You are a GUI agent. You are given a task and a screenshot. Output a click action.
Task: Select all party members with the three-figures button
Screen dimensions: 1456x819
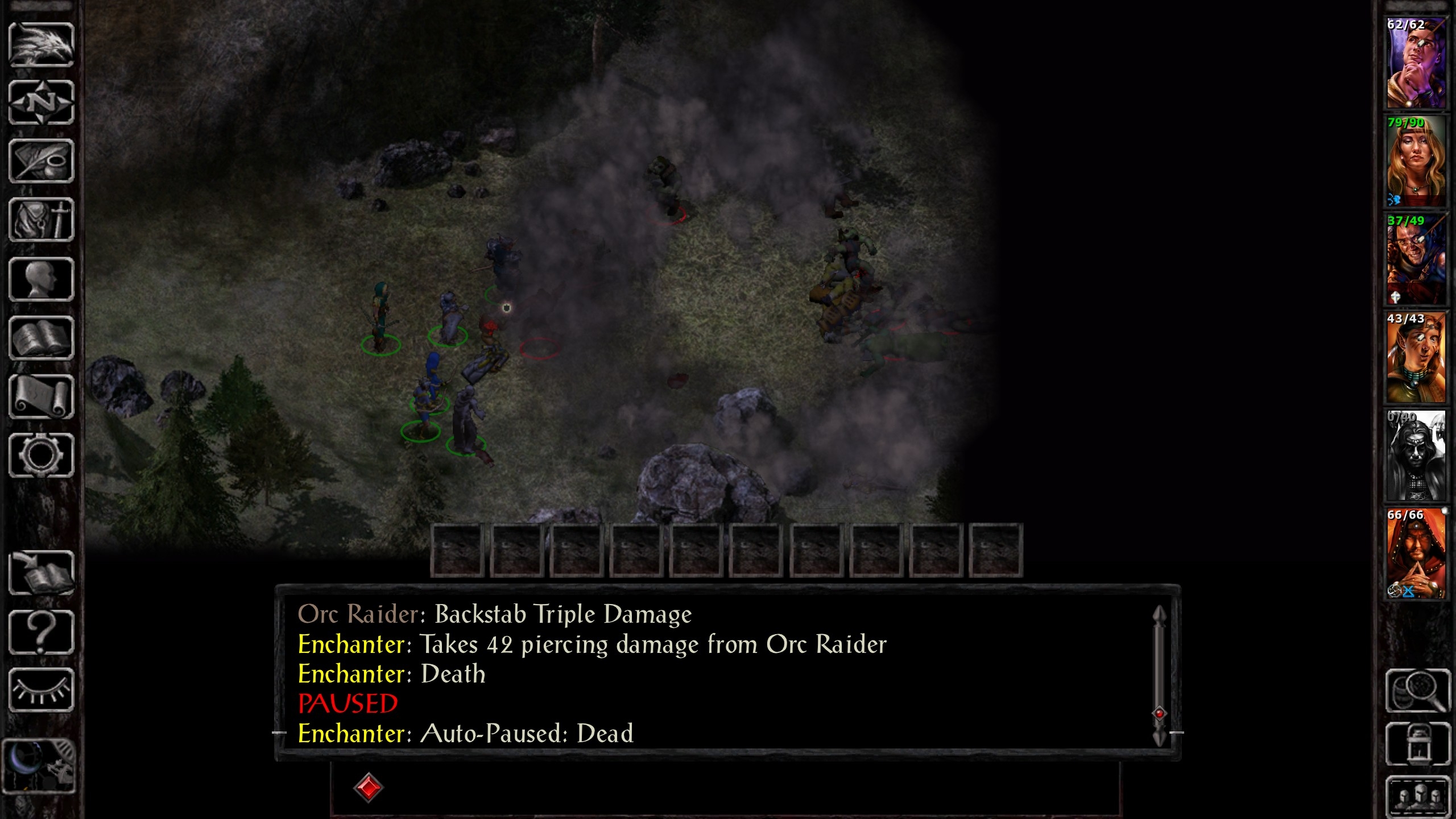1417,795
